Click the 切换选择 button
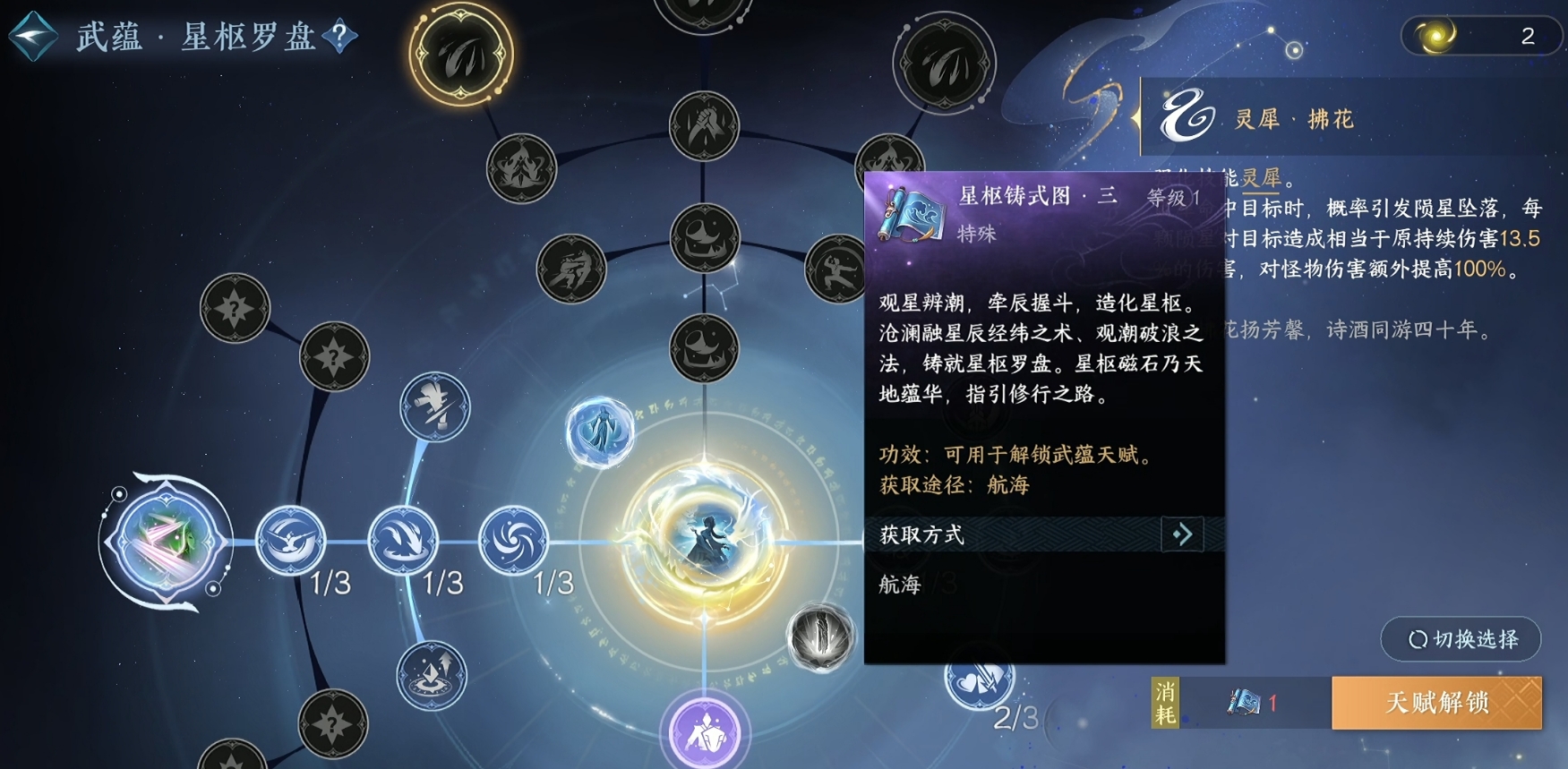Screen dimensions: 1568x769 [1461, 639]
